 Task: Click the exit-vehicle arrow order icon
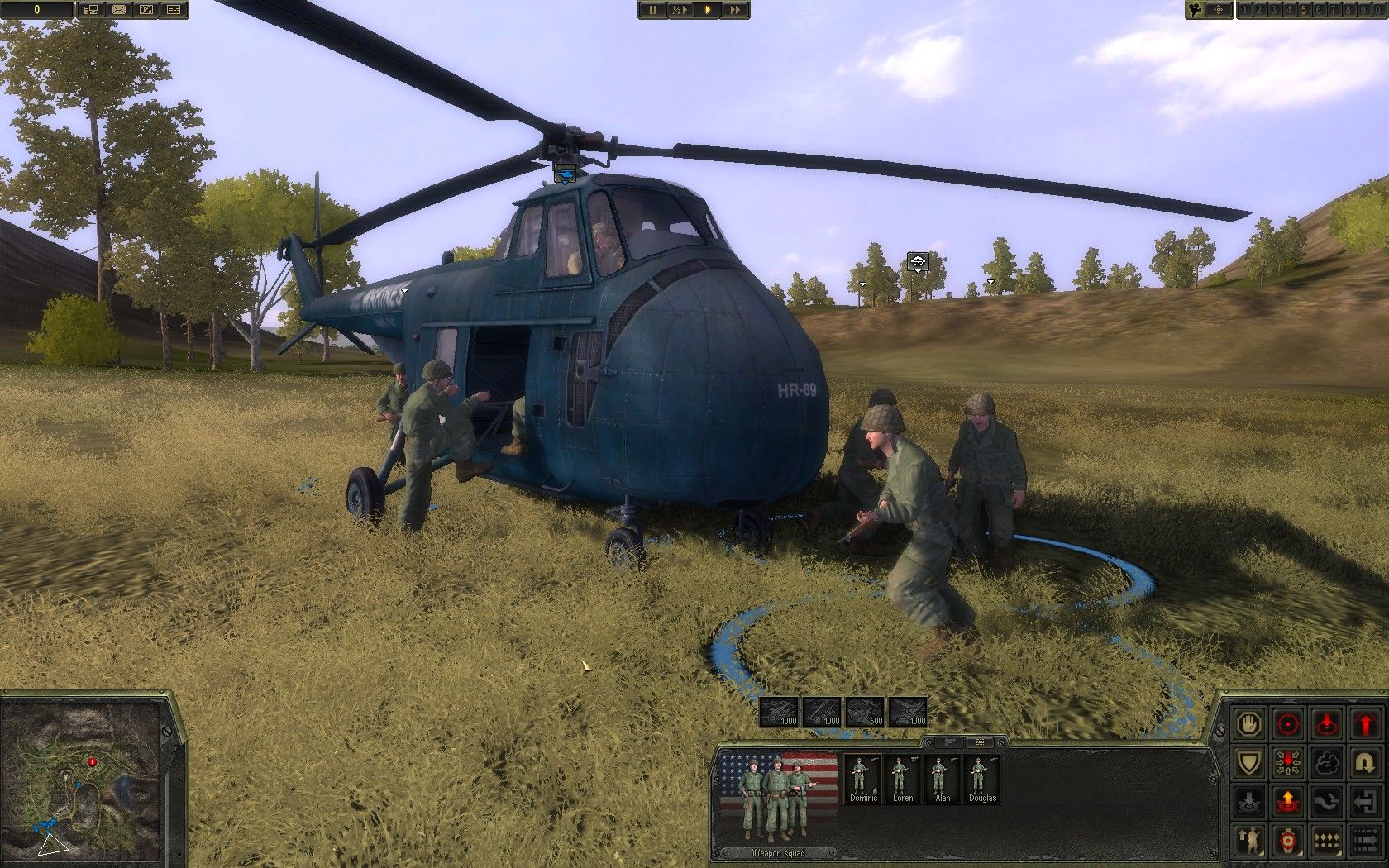click(x=1366, y=802)
